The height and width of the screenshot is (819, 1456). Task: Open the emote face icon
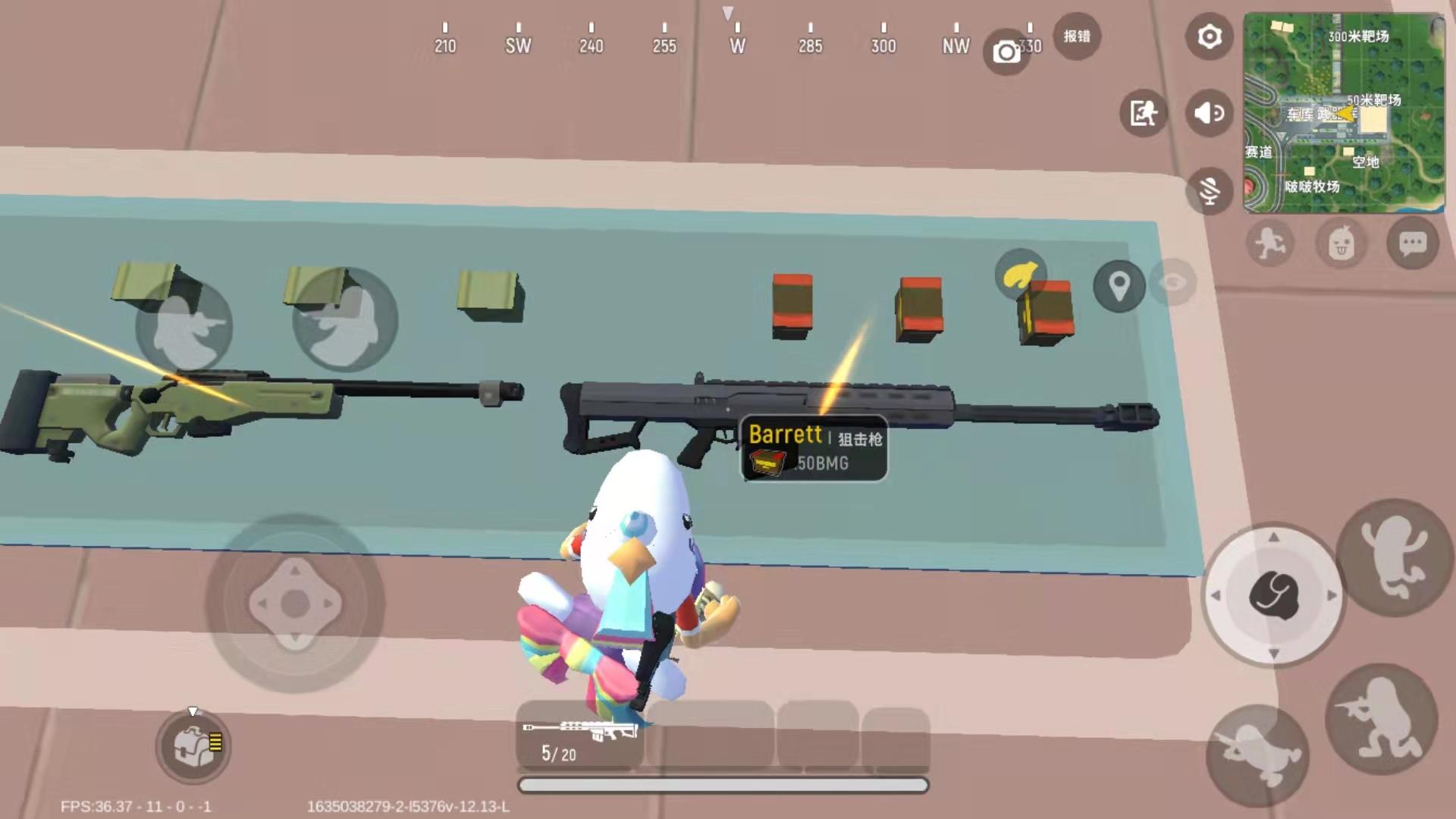1342,243
